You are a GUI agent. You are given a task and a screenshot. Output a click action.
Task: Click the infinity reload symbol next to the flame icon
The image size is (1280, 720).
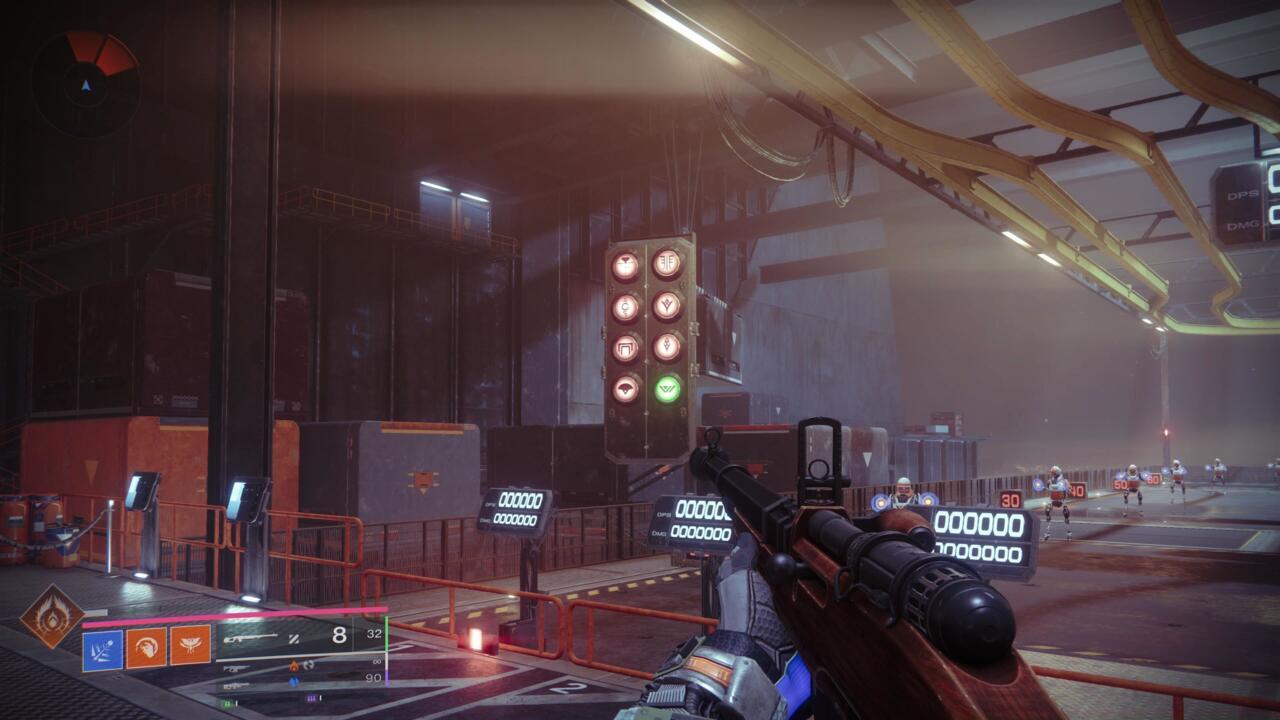(x=308, y=665)
